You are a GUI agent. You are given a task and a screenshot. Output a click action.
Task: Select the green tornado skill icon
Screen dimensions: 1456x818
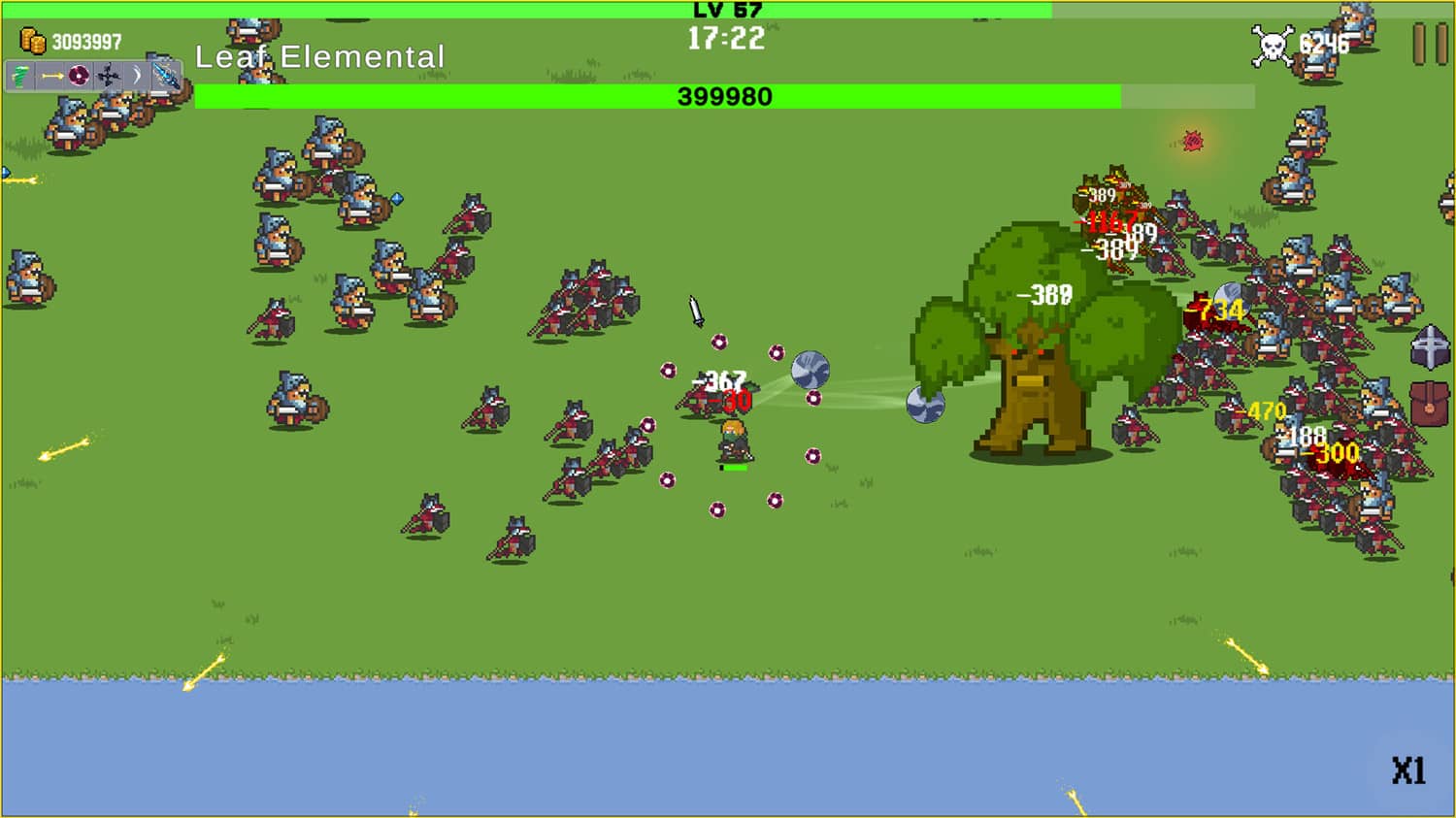click(19, 76)
